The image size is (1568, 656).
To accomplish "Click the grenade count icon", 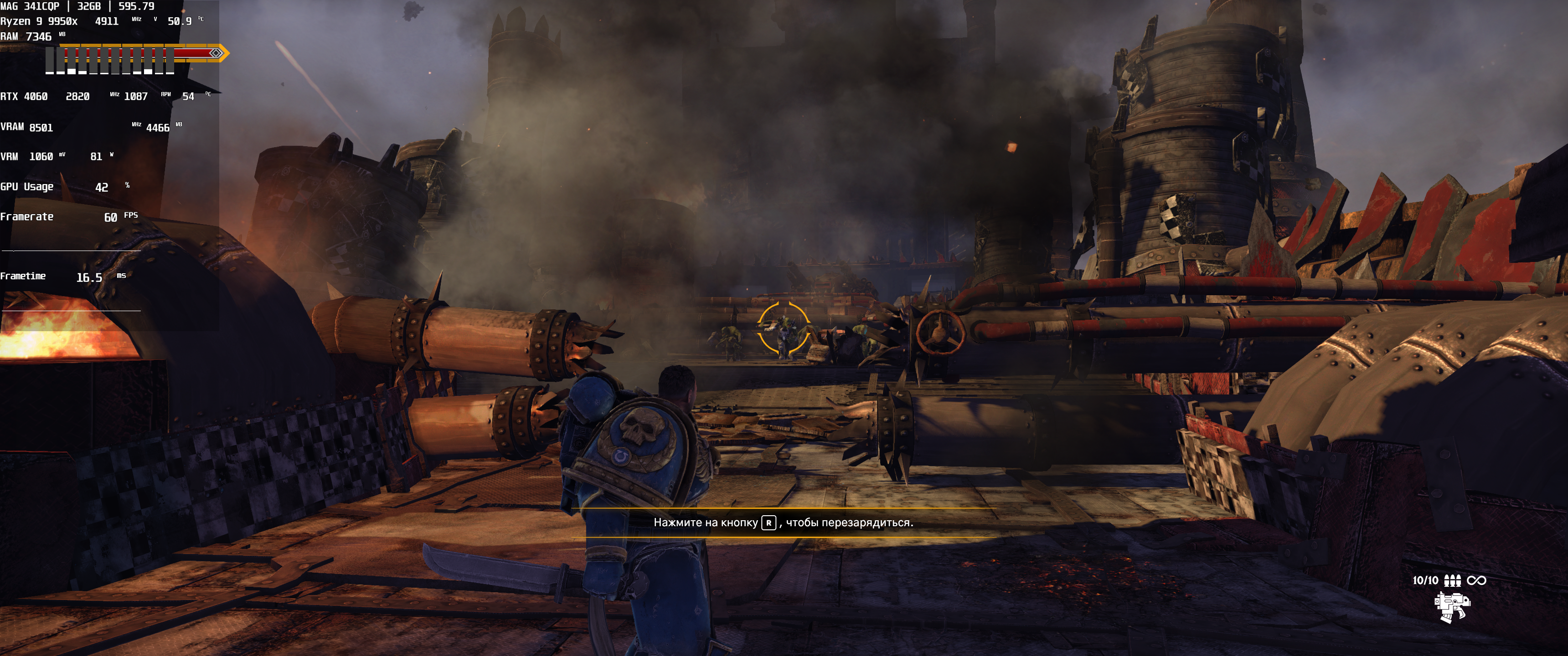I will (1452, 580).
